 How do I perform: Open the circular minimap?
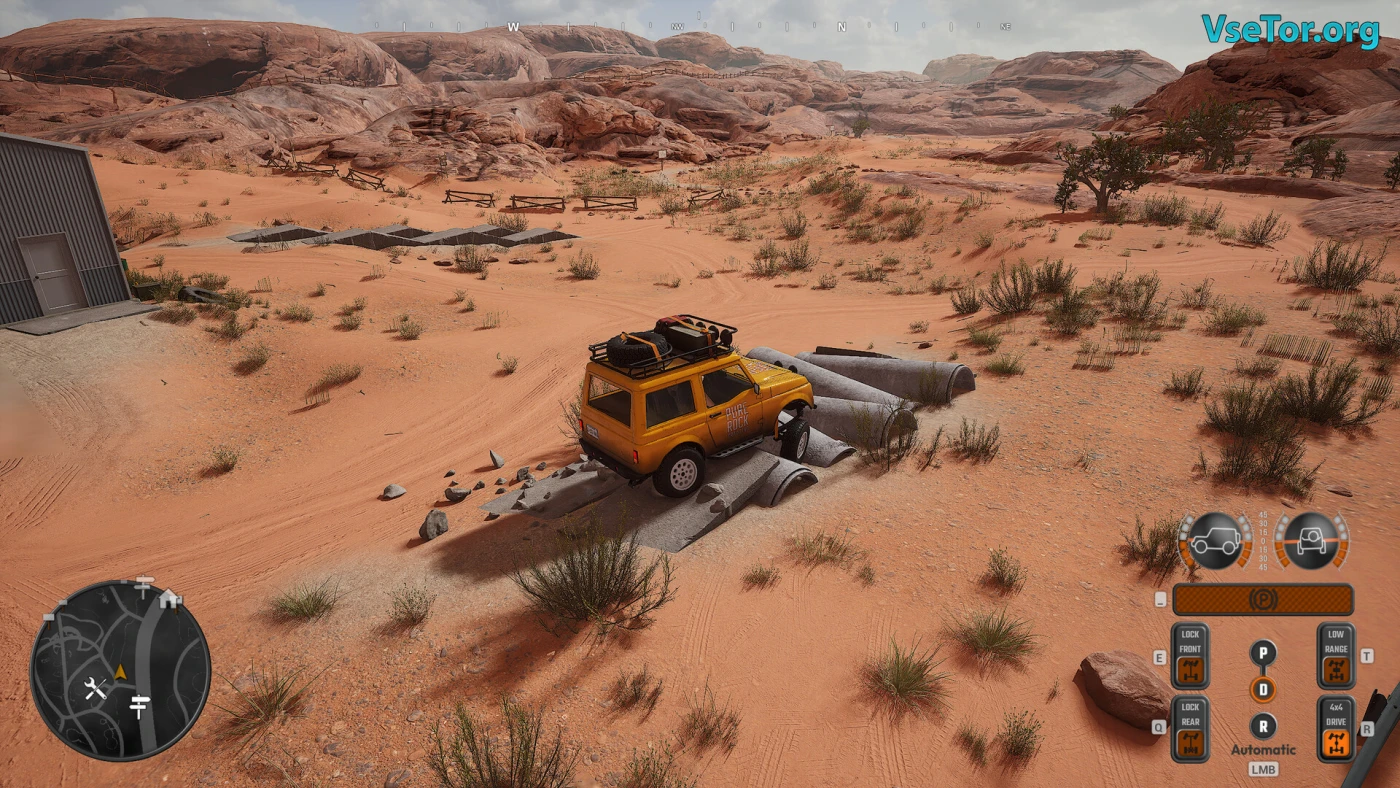coord(120,670)
